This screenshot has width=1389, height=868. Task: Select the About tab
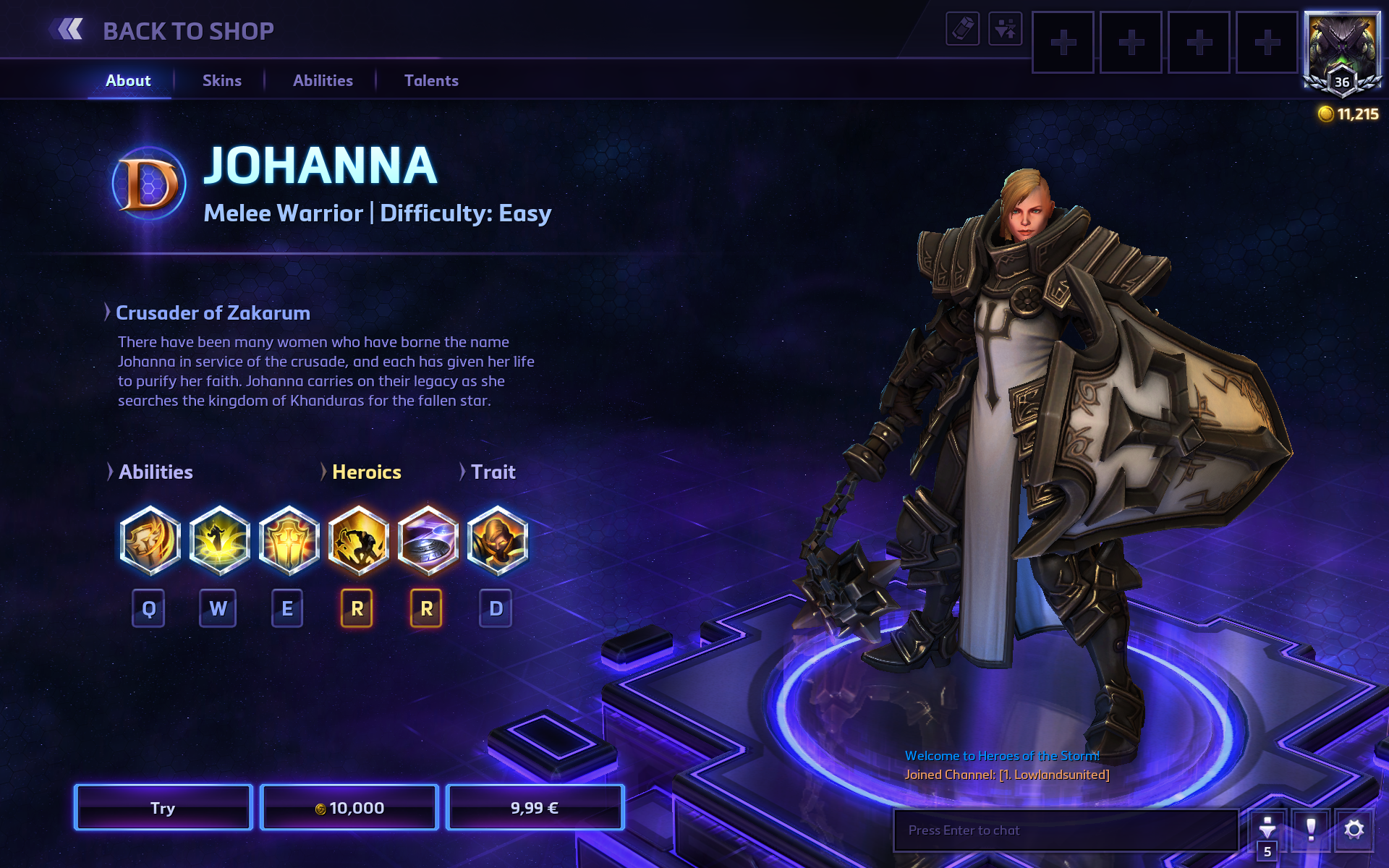pos(128,81)
